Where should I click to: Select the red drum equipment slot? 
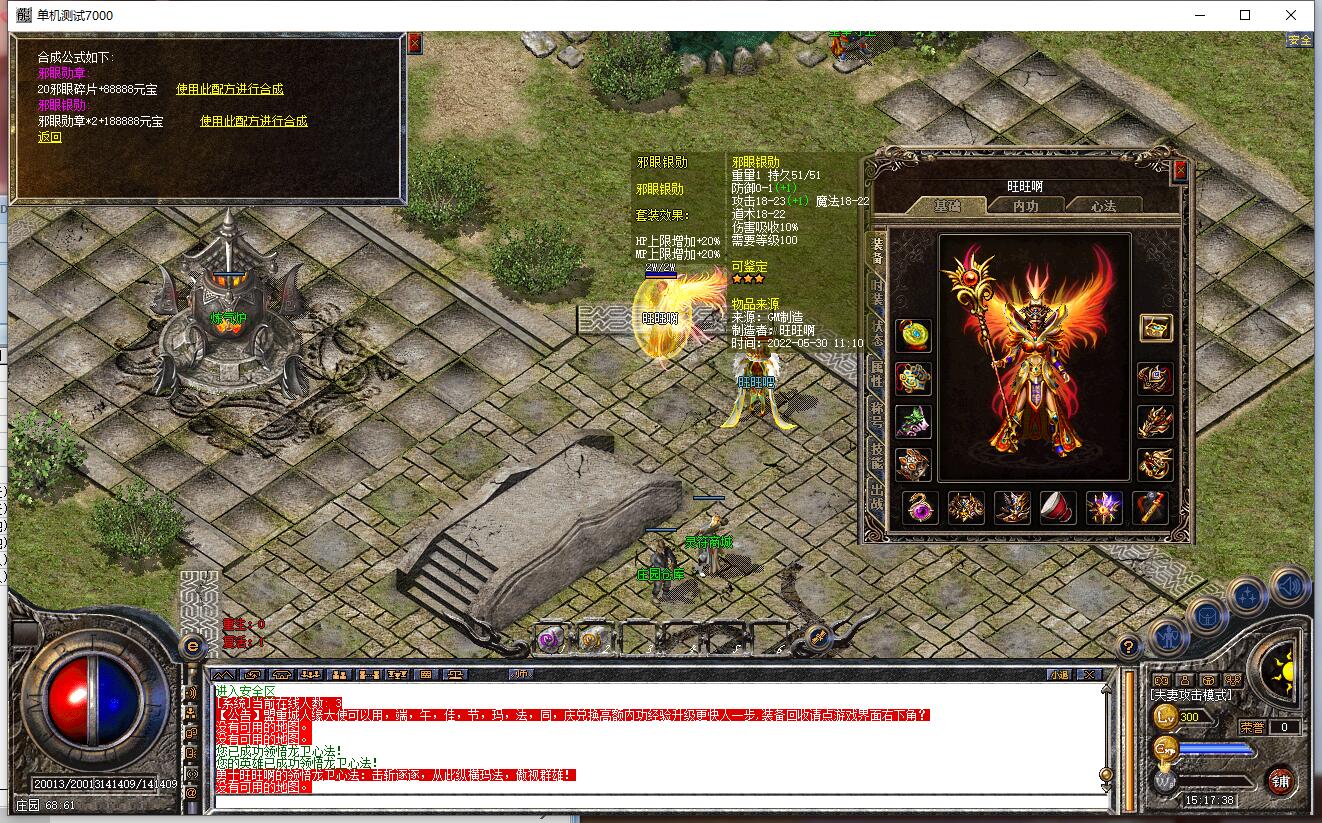point(1058,508)
